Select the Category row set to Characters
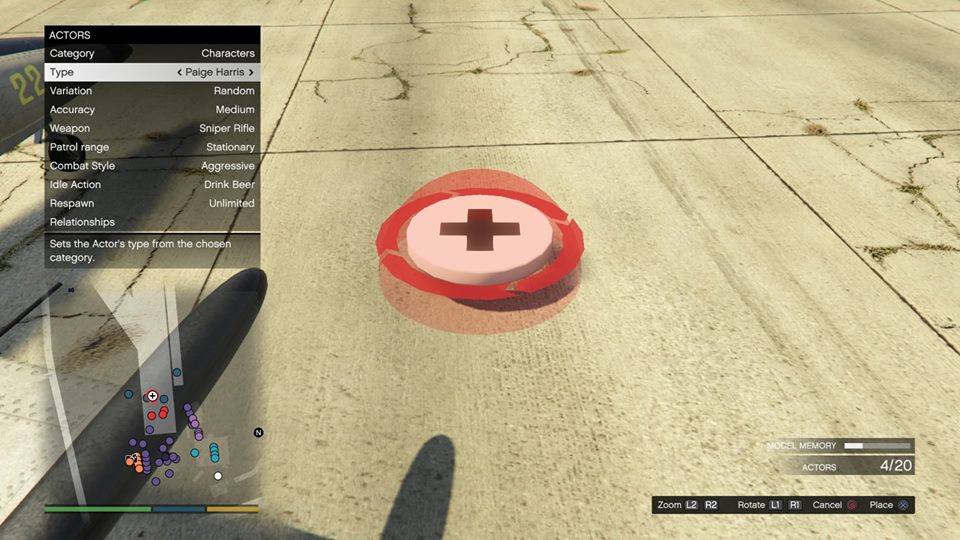This screenshot has width=960, height=540. [152, 53]
